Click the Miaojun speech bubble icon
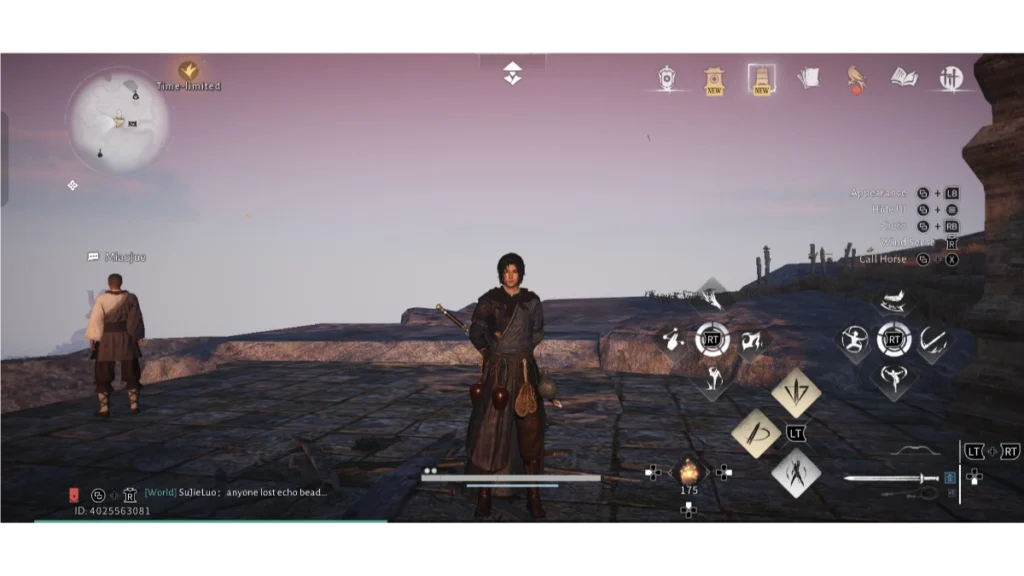Screen dimensions: 1024x576 pos(93,257)
